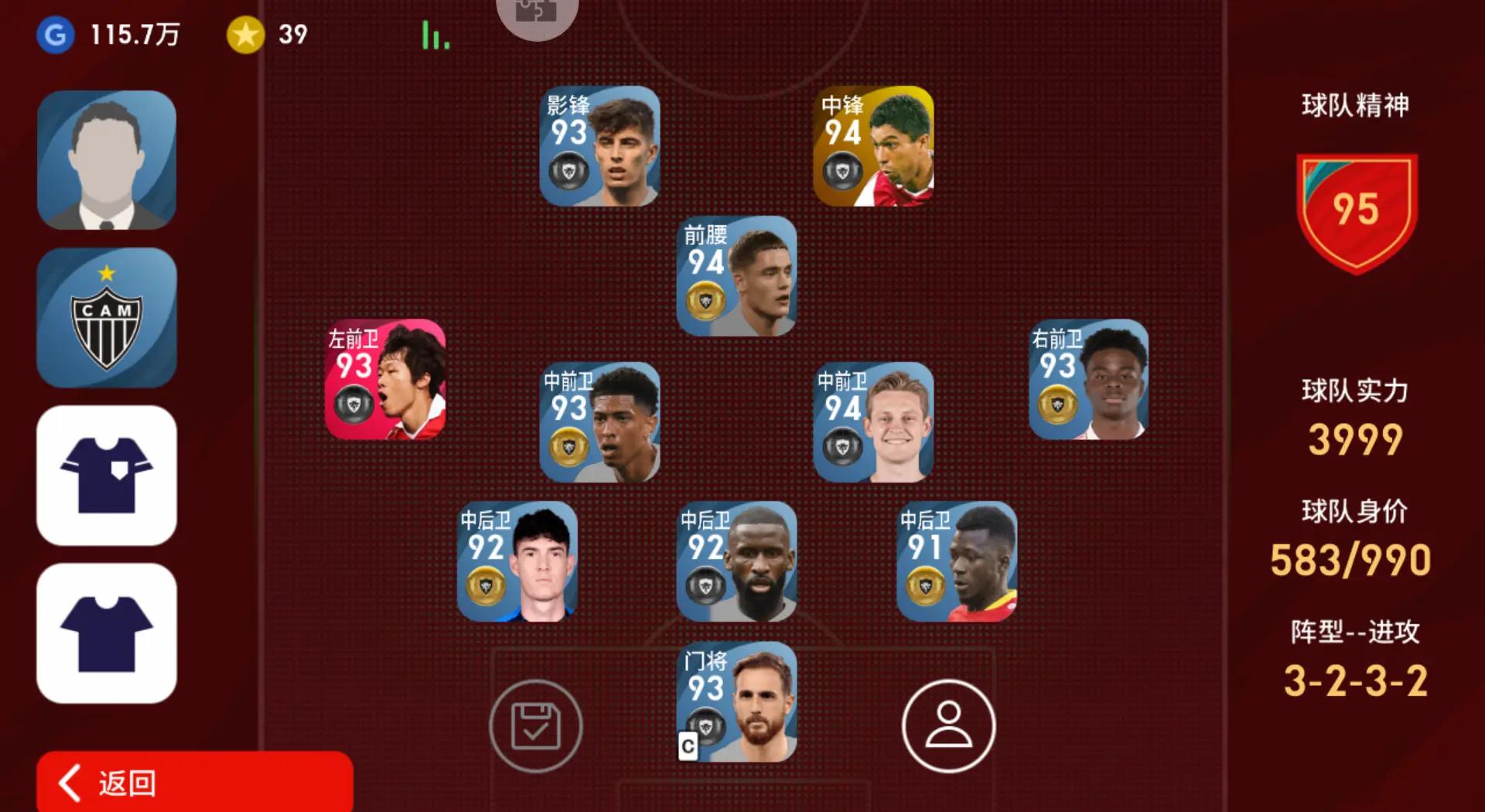The height and width of the screenshot is (812, 1485).
Task: Pick the 门将 93 goalkeeper card
Action: tap(736, 701)
